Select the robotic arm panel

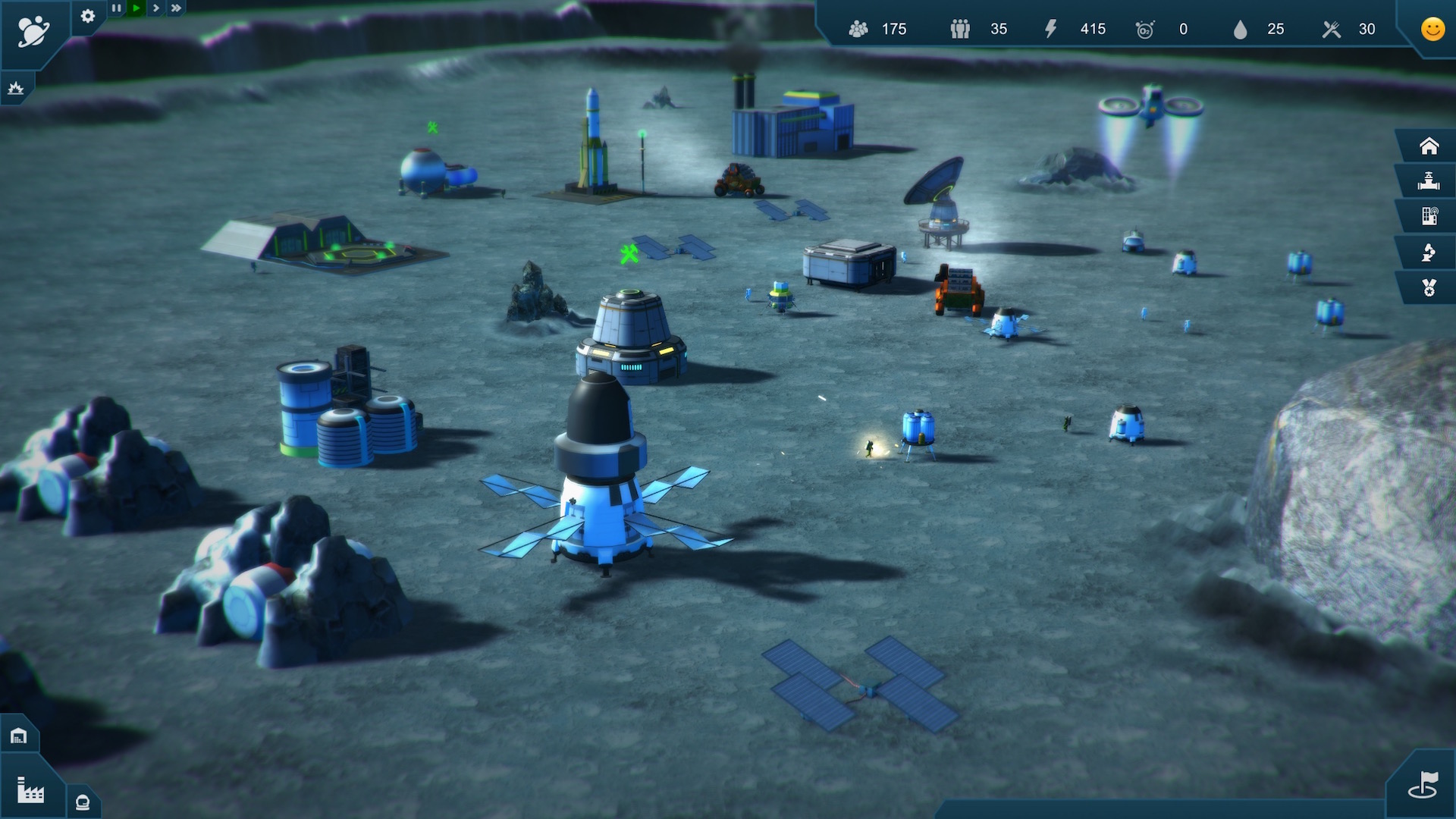click(x=1429, y=252)
